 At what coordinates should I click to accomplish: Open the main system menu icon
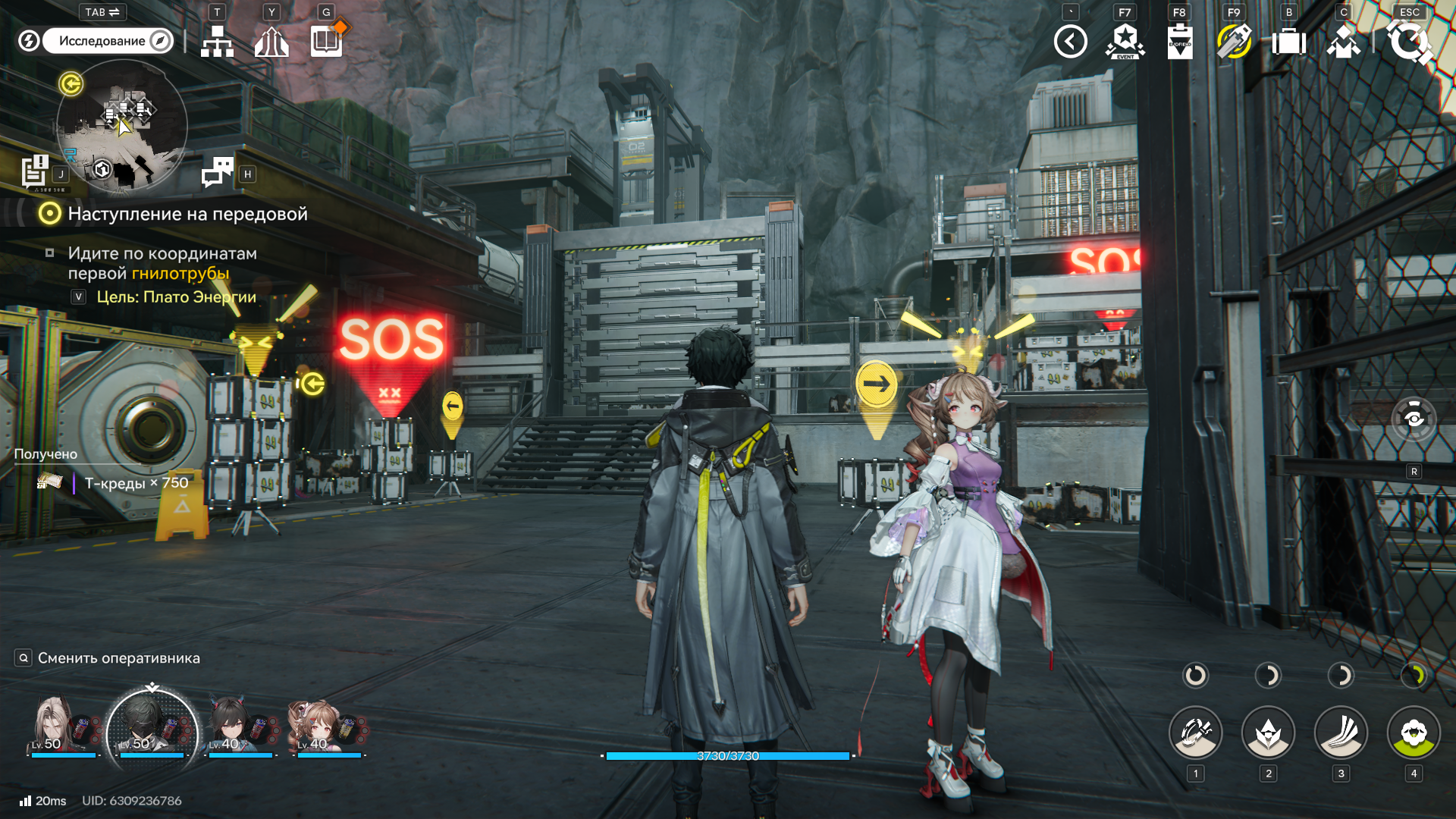1409,42
